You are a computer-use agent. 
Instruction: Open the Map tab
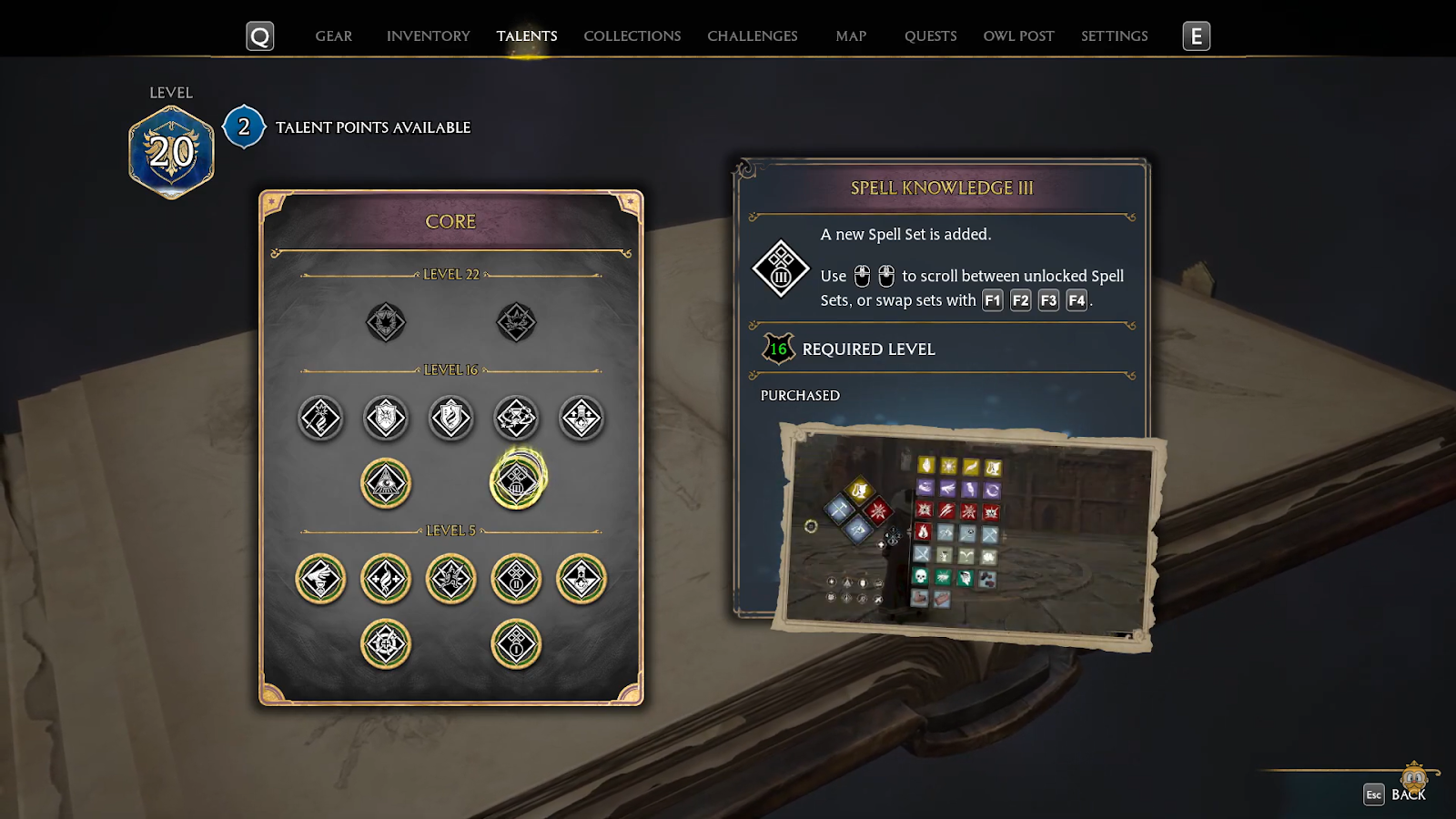[851, 36]
